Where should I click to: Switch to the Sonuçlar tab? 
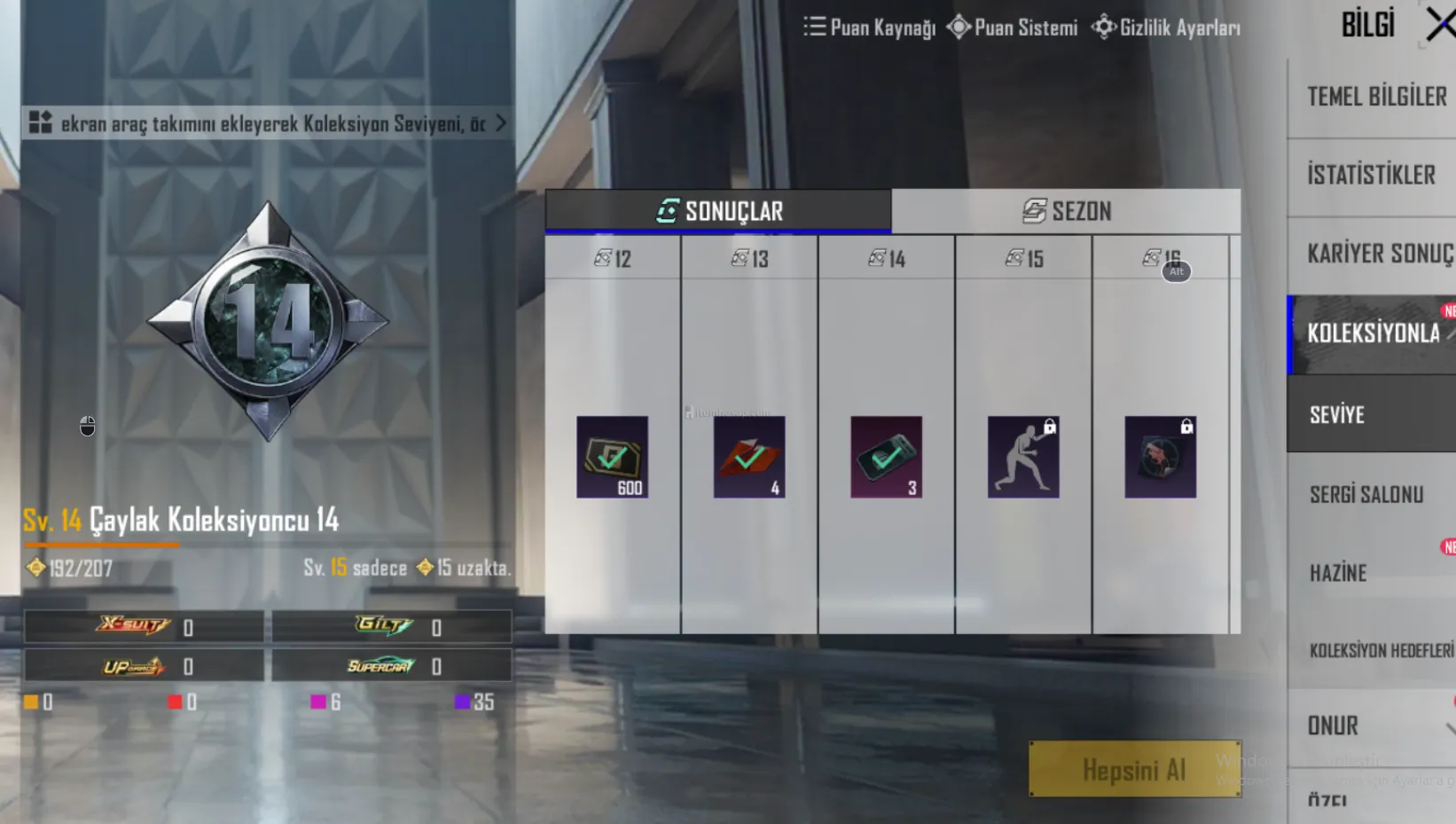(718, 211)
